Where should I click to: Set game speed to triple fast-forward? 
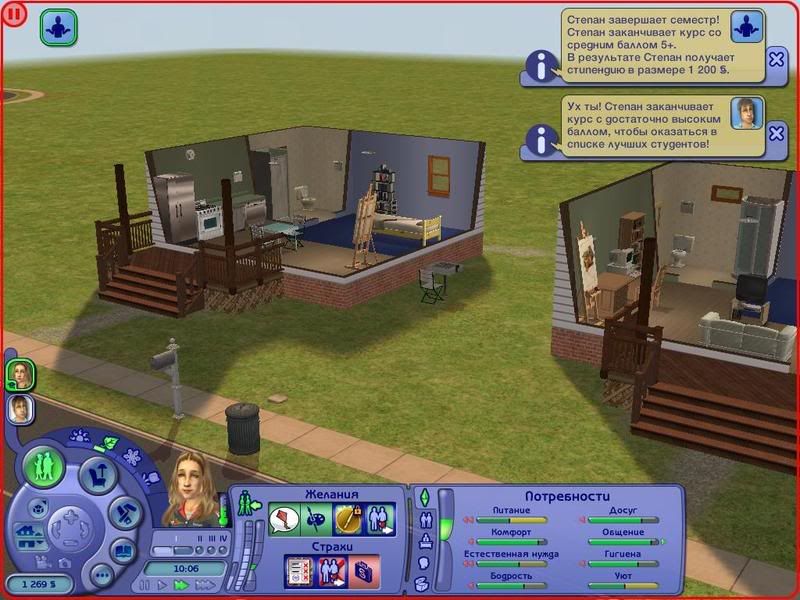(206, 584)
